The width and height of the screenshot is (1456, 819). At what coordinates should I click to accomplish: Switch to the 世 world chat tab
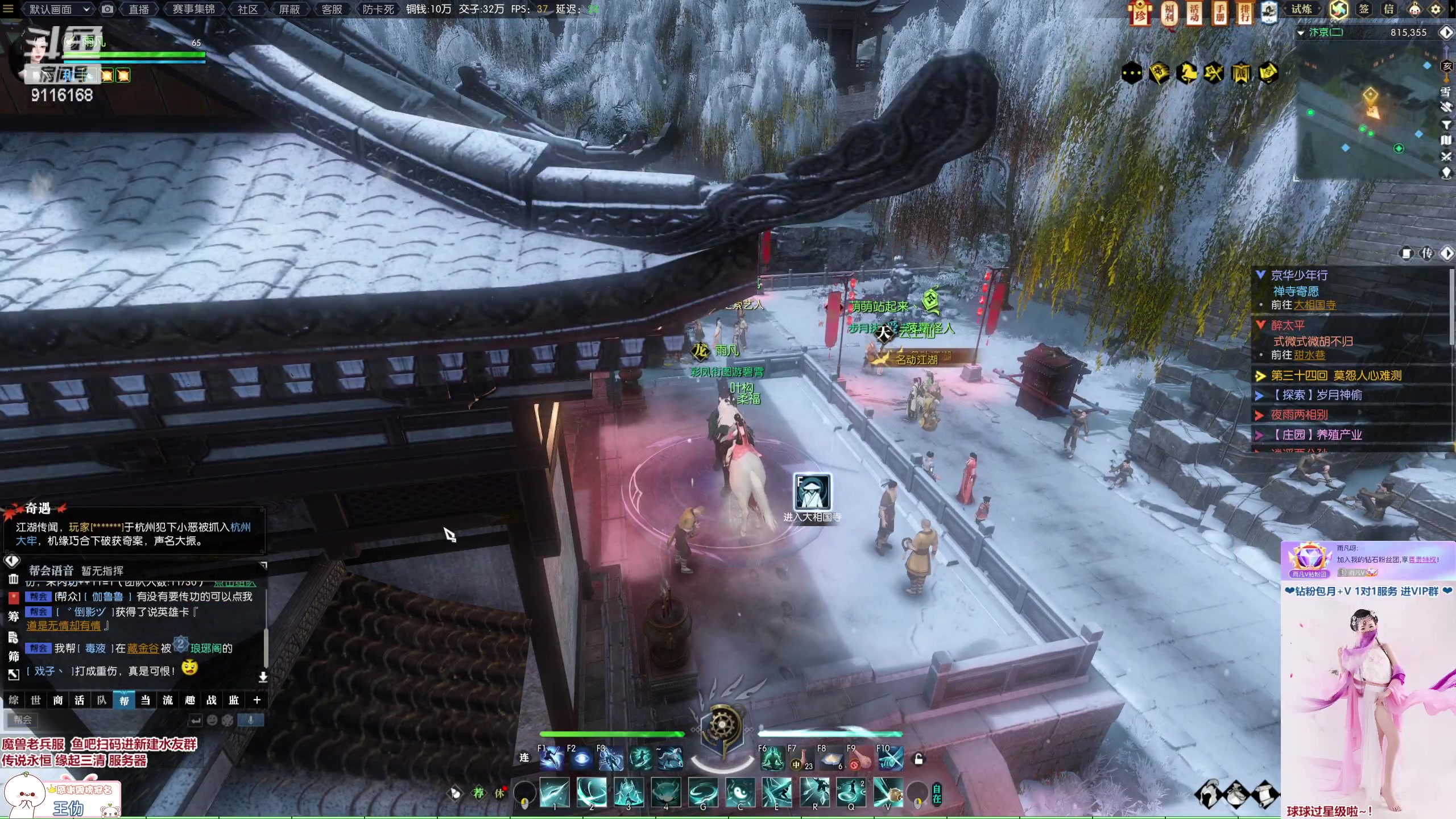coord(36,700)
